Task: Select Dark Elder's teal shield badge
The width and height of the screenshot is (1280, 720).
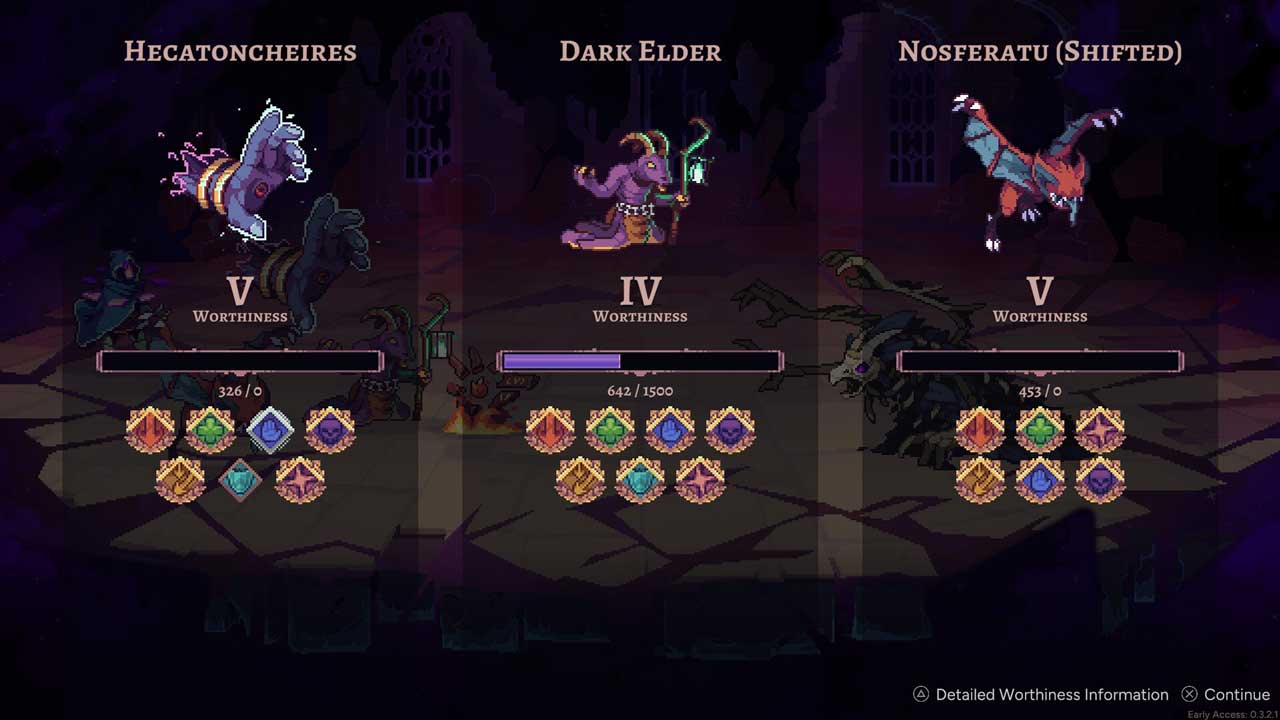Action: (640, 479)
